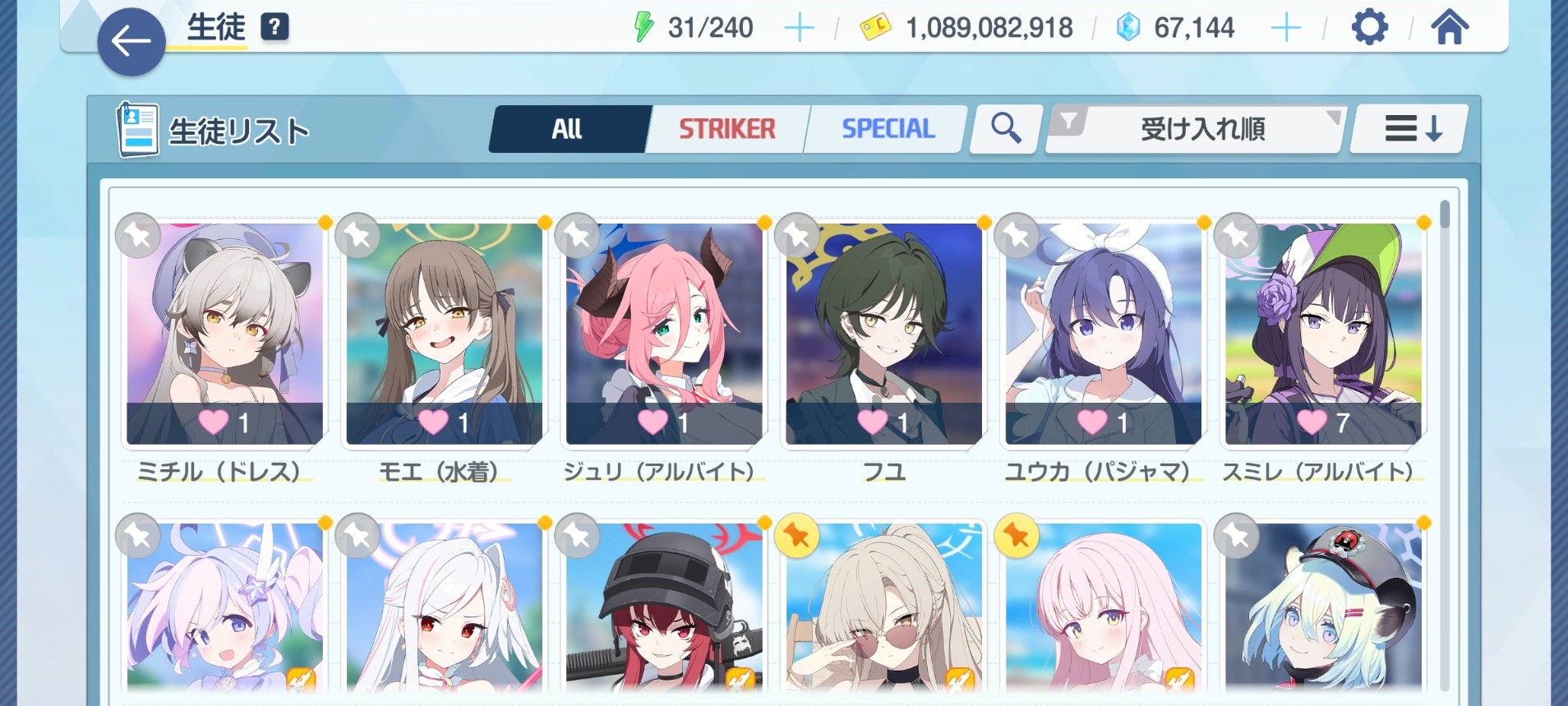Viewport: 1568px width, 706px height.
Task: Toggle favorite star on フユ's portrait
Action: coord(797,237)
